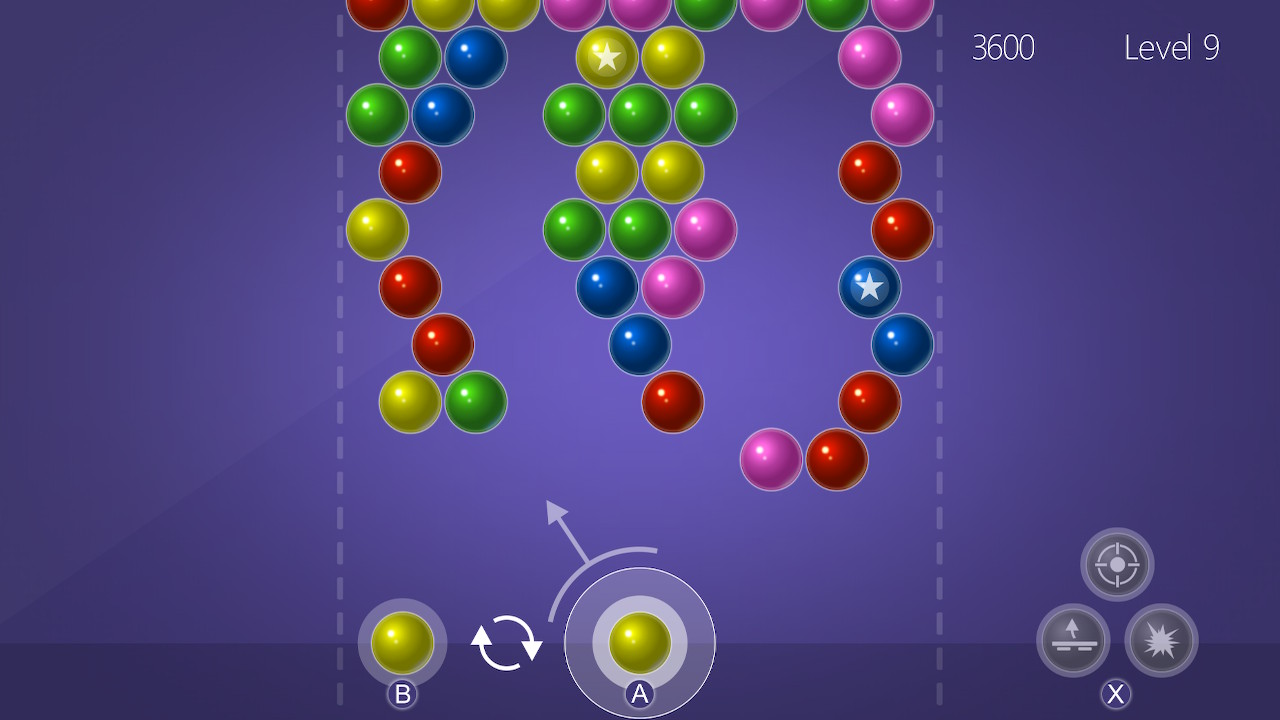Image resolution: width=1280 pixels, height=720 pixels.
Task: Swap to reserve bubble B
Action: [402, 641]
